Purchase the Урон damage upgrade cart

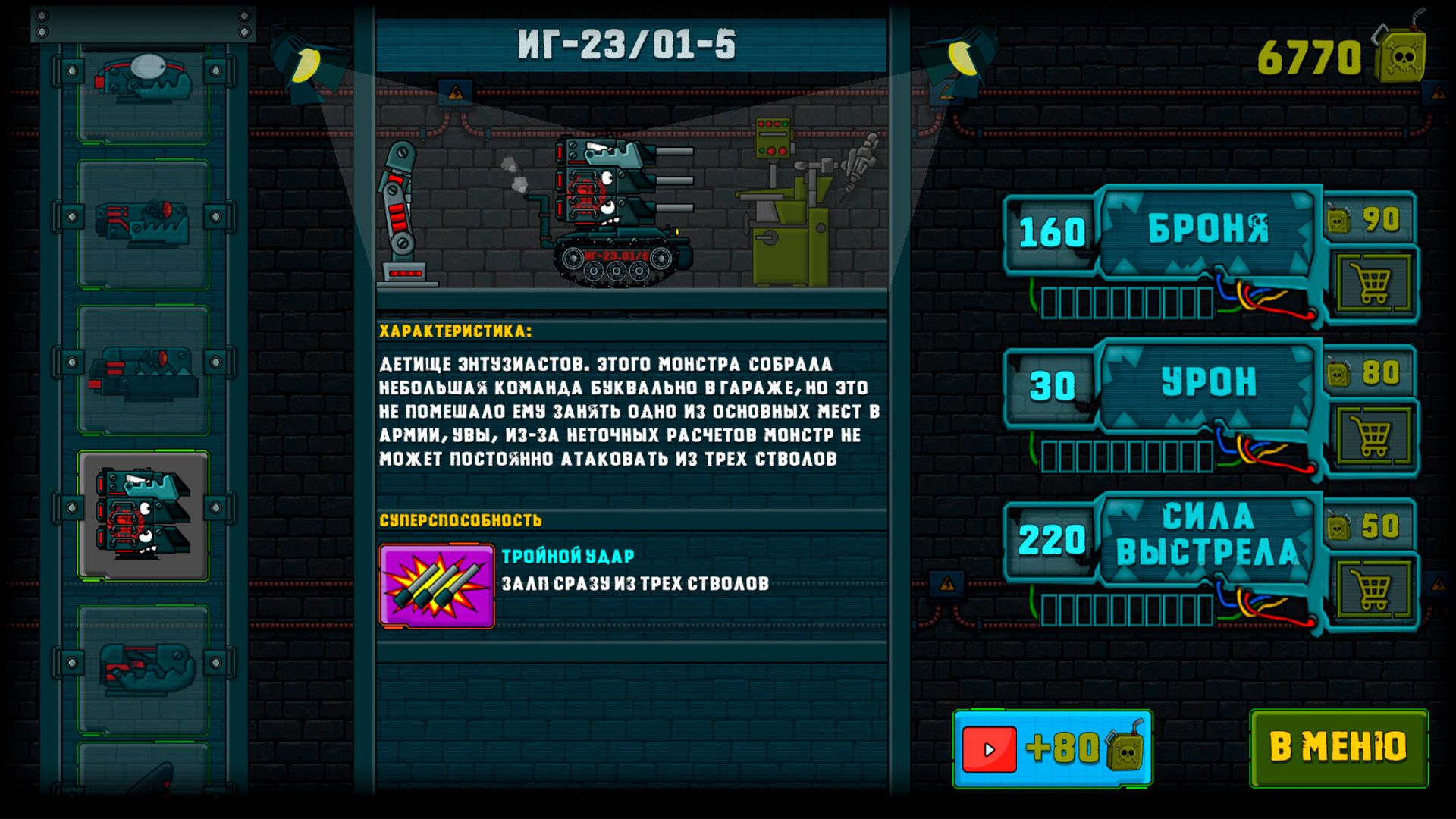pyautogui.click(x=1373, y=437)
